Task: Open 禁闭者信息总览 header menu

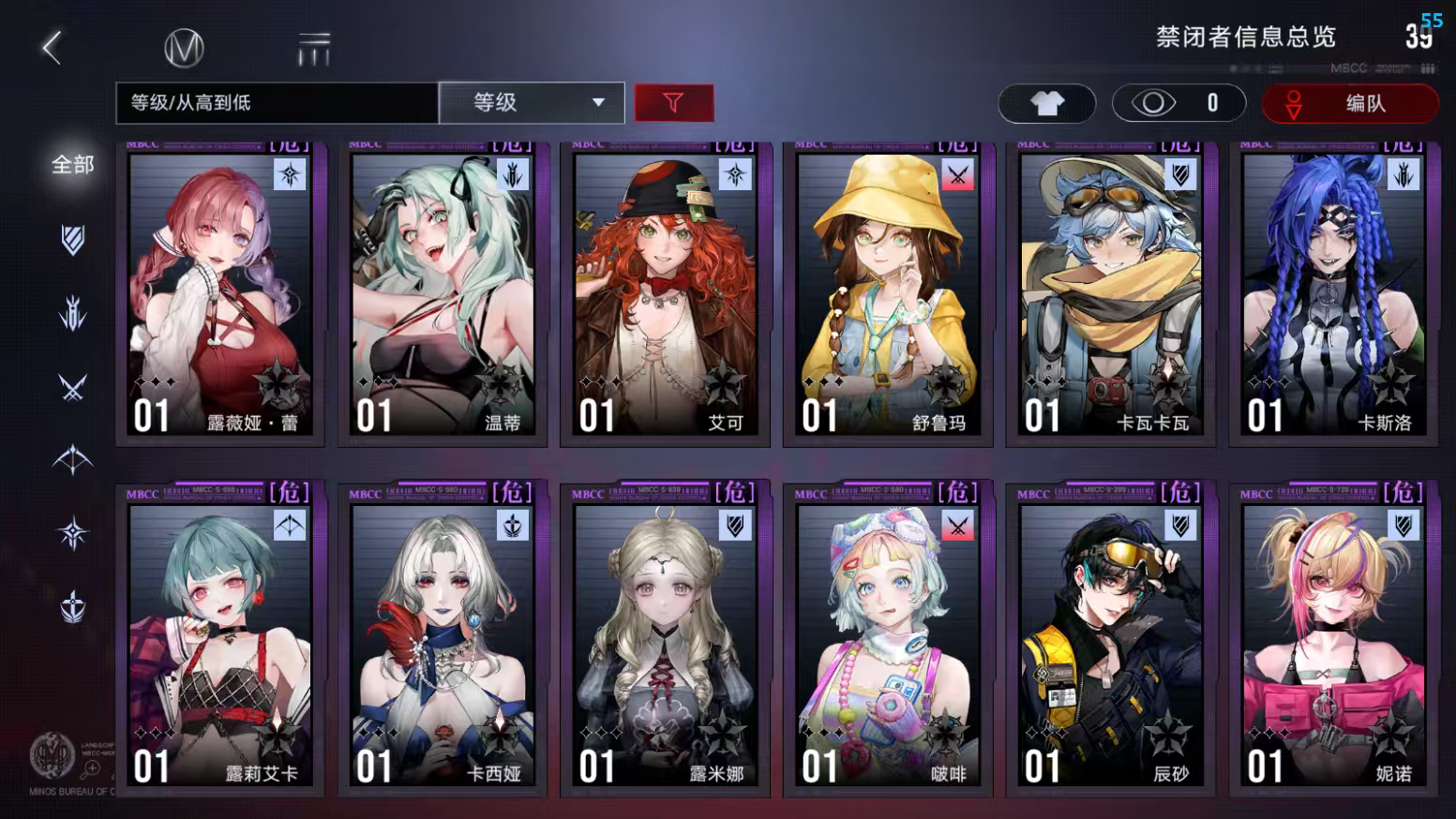Action: coord(1245,38)
